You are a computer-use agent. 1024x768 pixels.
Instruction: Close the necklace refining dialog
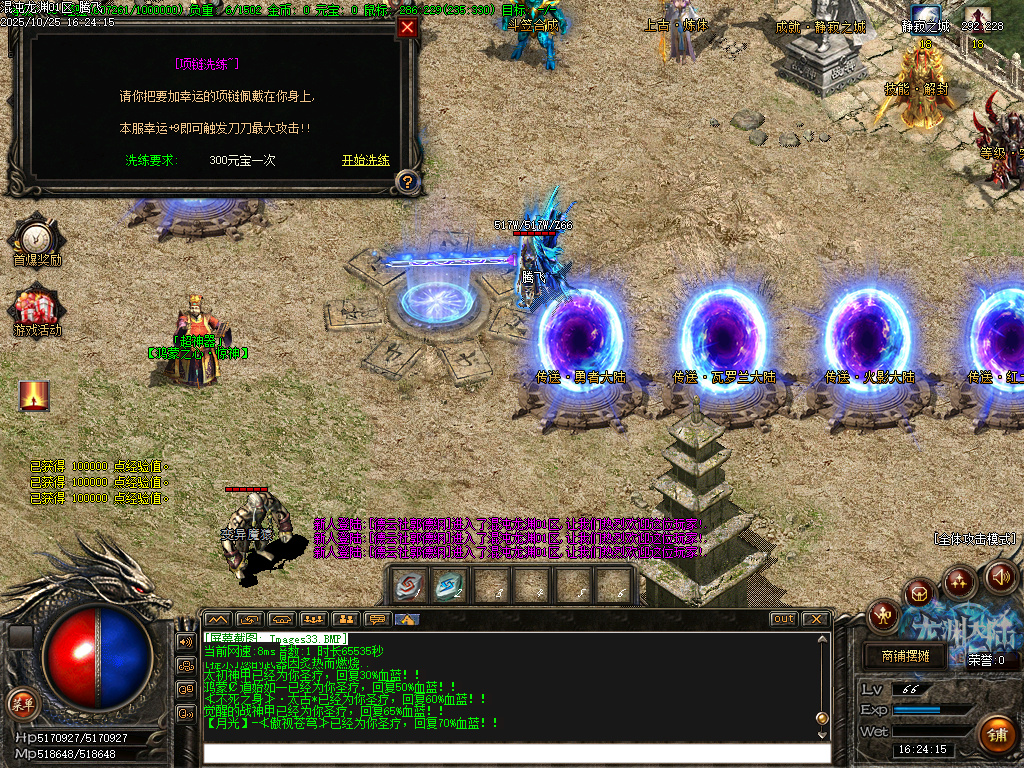[x=407, y=28]
